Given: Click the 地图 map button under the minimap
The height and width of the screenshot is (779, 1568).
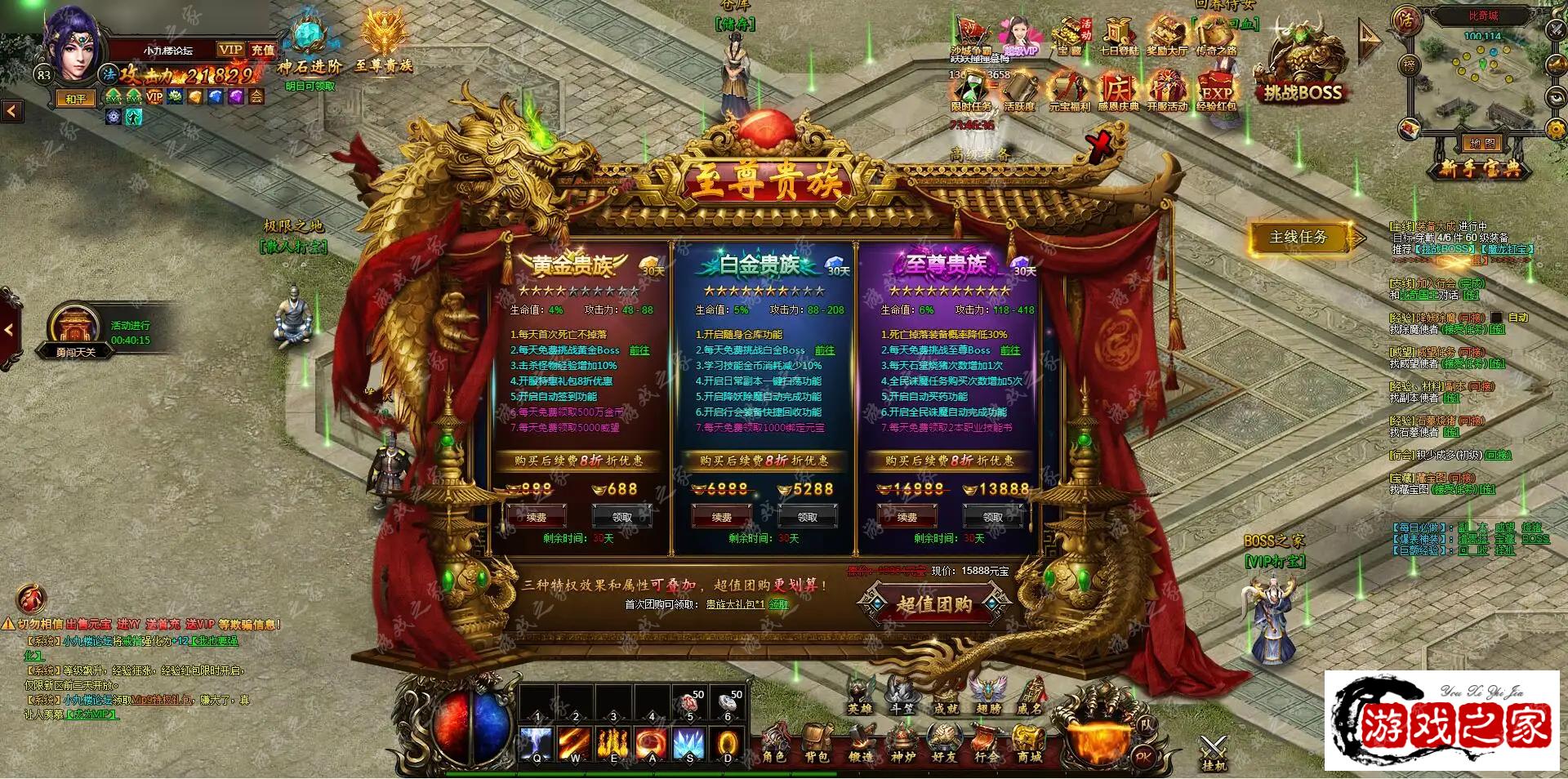Looking at the screenshot, I should click(1481, 144).
